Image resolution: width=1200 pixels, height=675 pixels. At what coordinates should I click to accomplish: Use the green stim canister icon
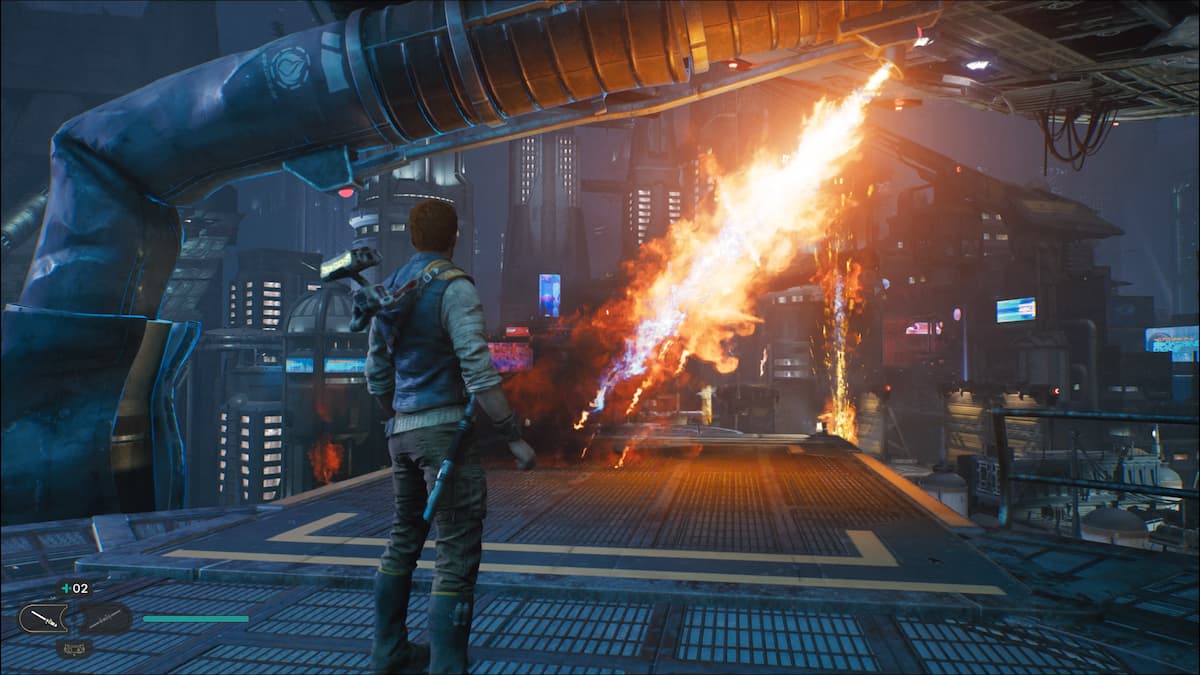click(67, 589)
